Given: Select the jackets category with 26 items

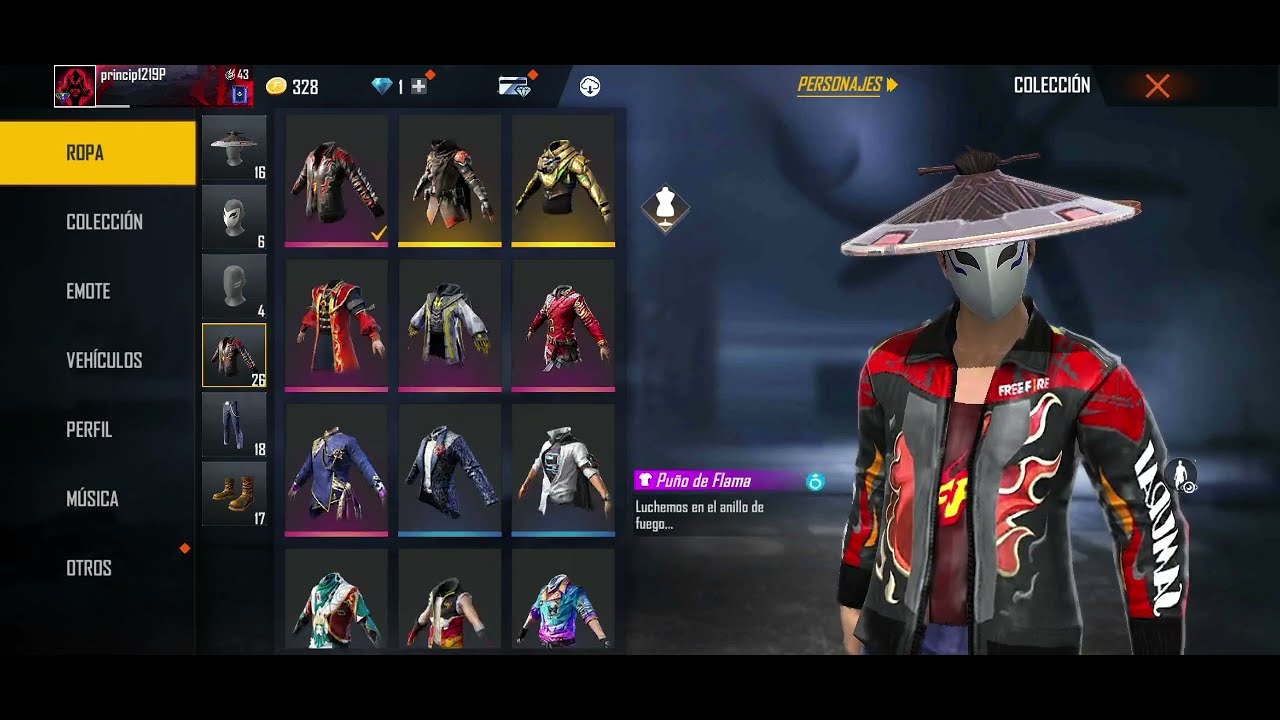Looking at the screenshot, I should [234, 355].
